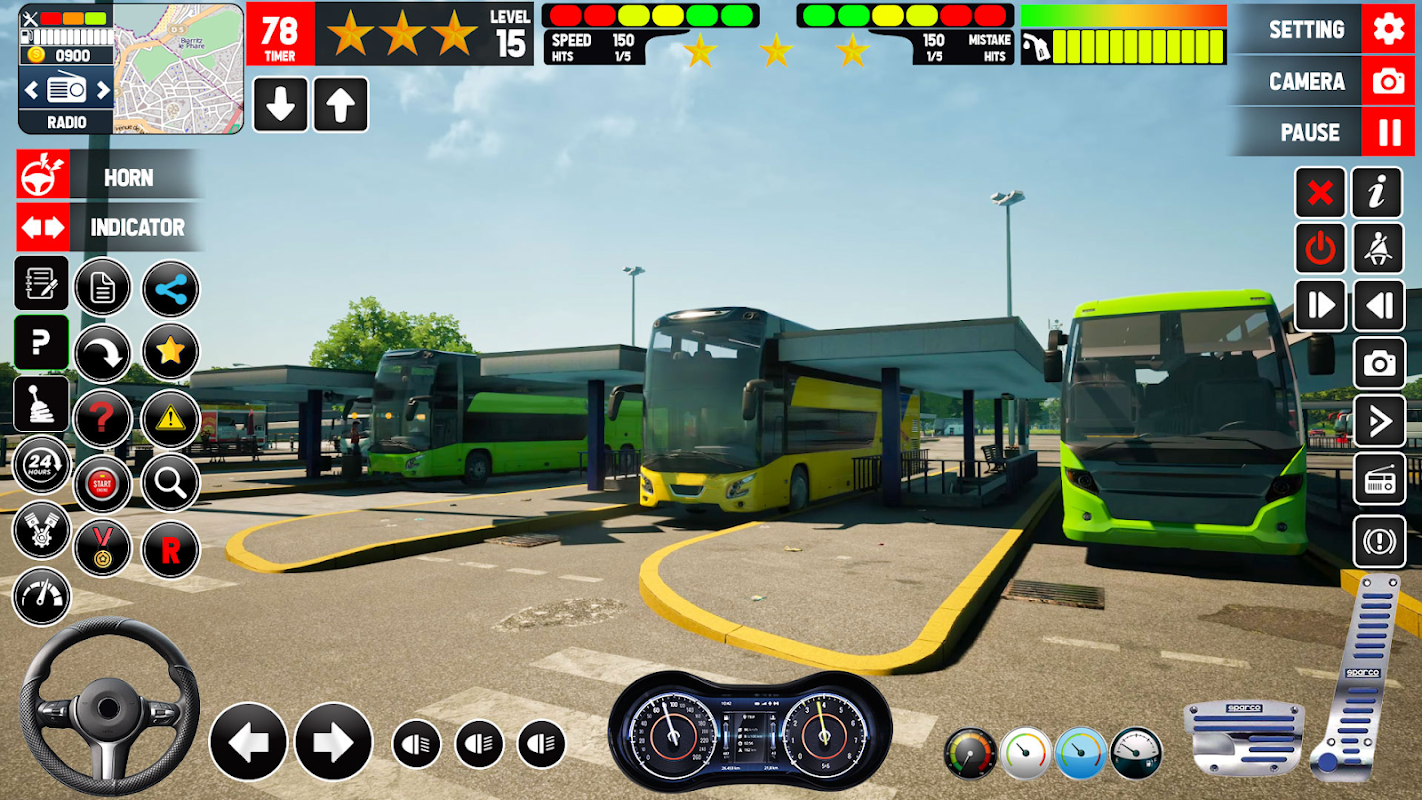Open the info 'i' button
This screenshot has width=1422, height=800.
coord(1378,192)
